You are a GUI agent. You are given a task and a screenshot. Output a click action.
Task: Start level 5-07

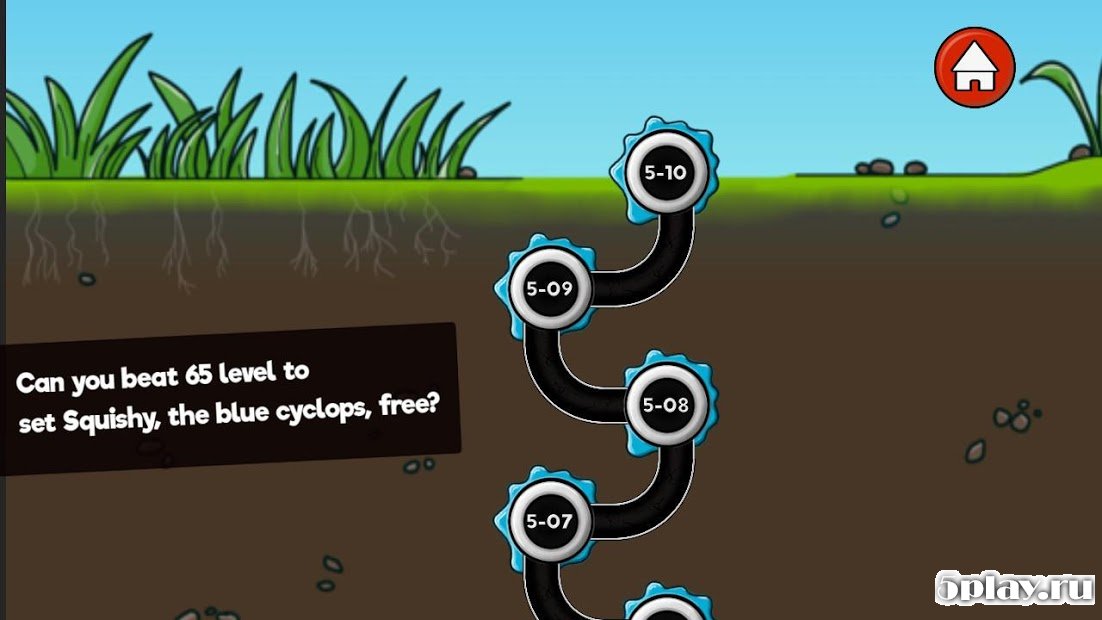tap(548, 520)
